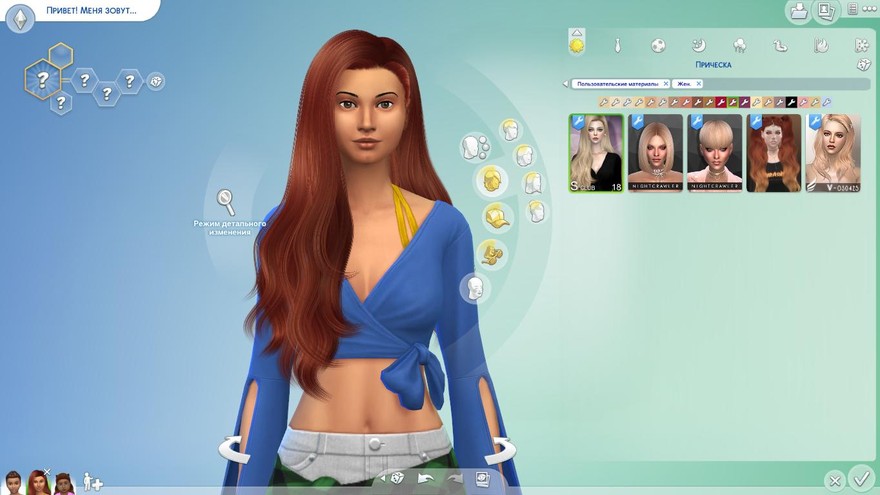This screenshot has height=495, width=880.
Task: Switch to the formal outfit tie category
Action: click(x=619, y=45)
